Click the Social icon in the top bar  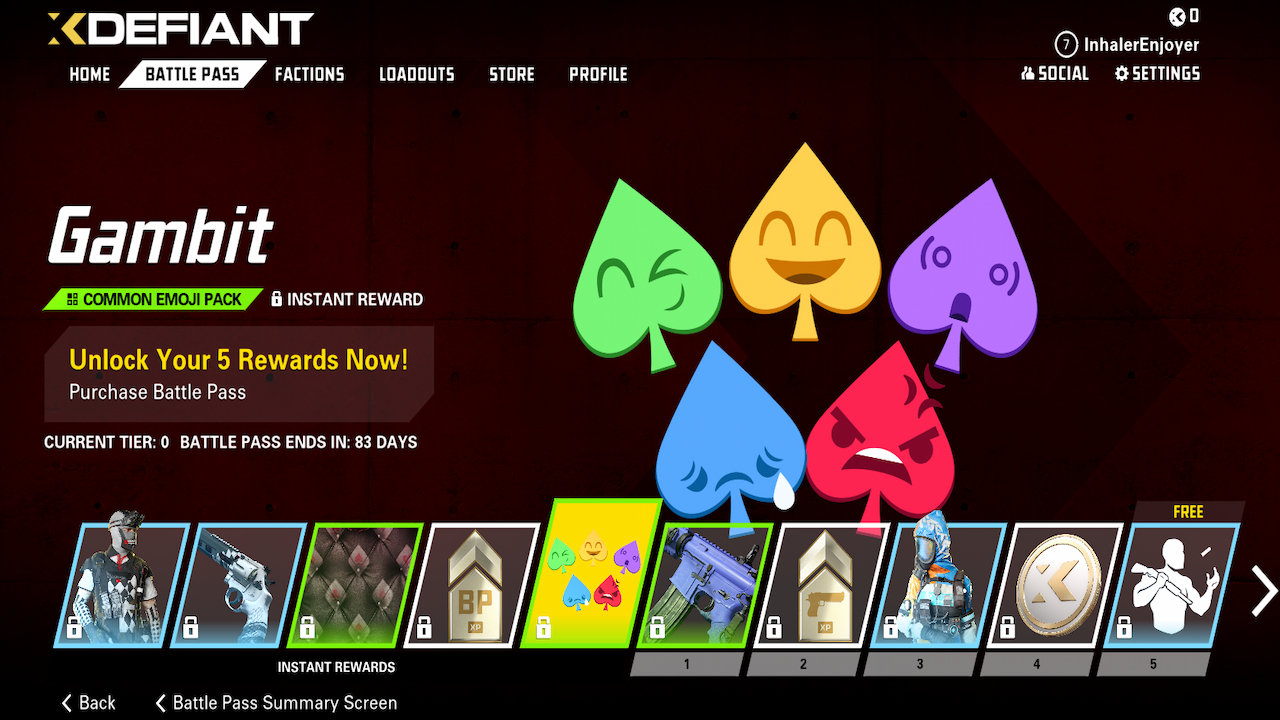point(1055,73)
